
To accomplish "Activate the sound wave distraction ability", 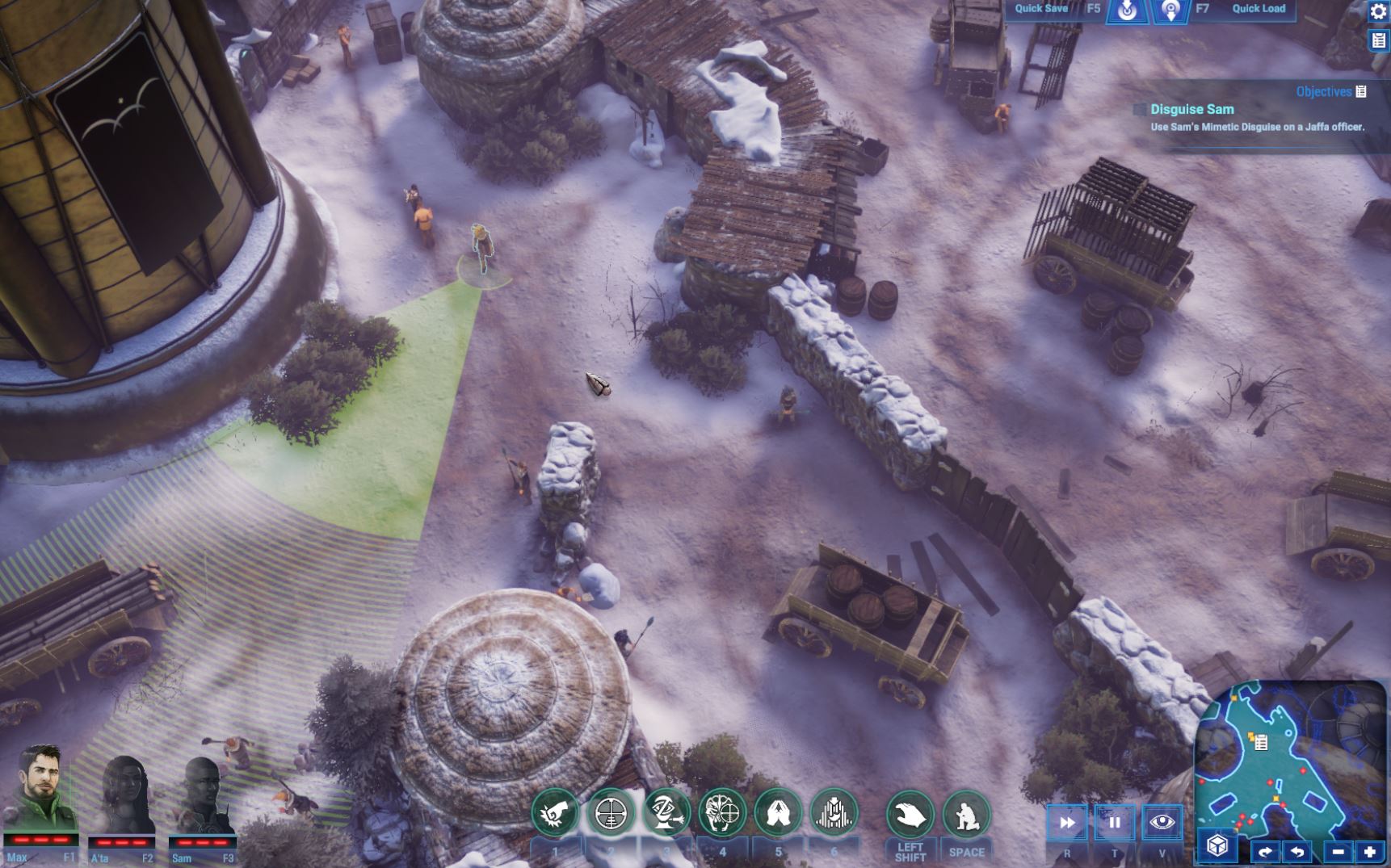I will tap(834, 813).
